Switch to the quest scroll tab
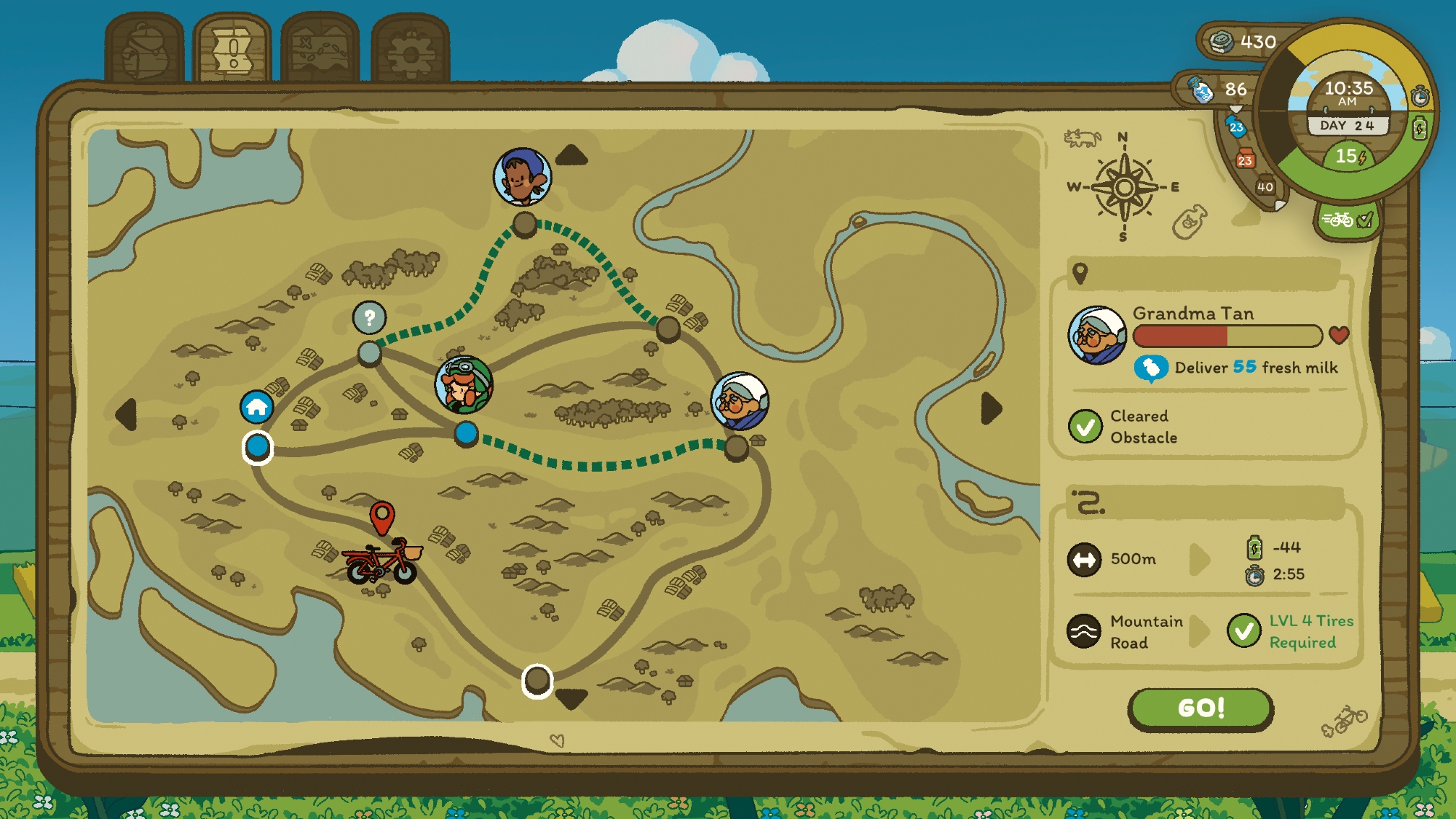 point(232,51)
